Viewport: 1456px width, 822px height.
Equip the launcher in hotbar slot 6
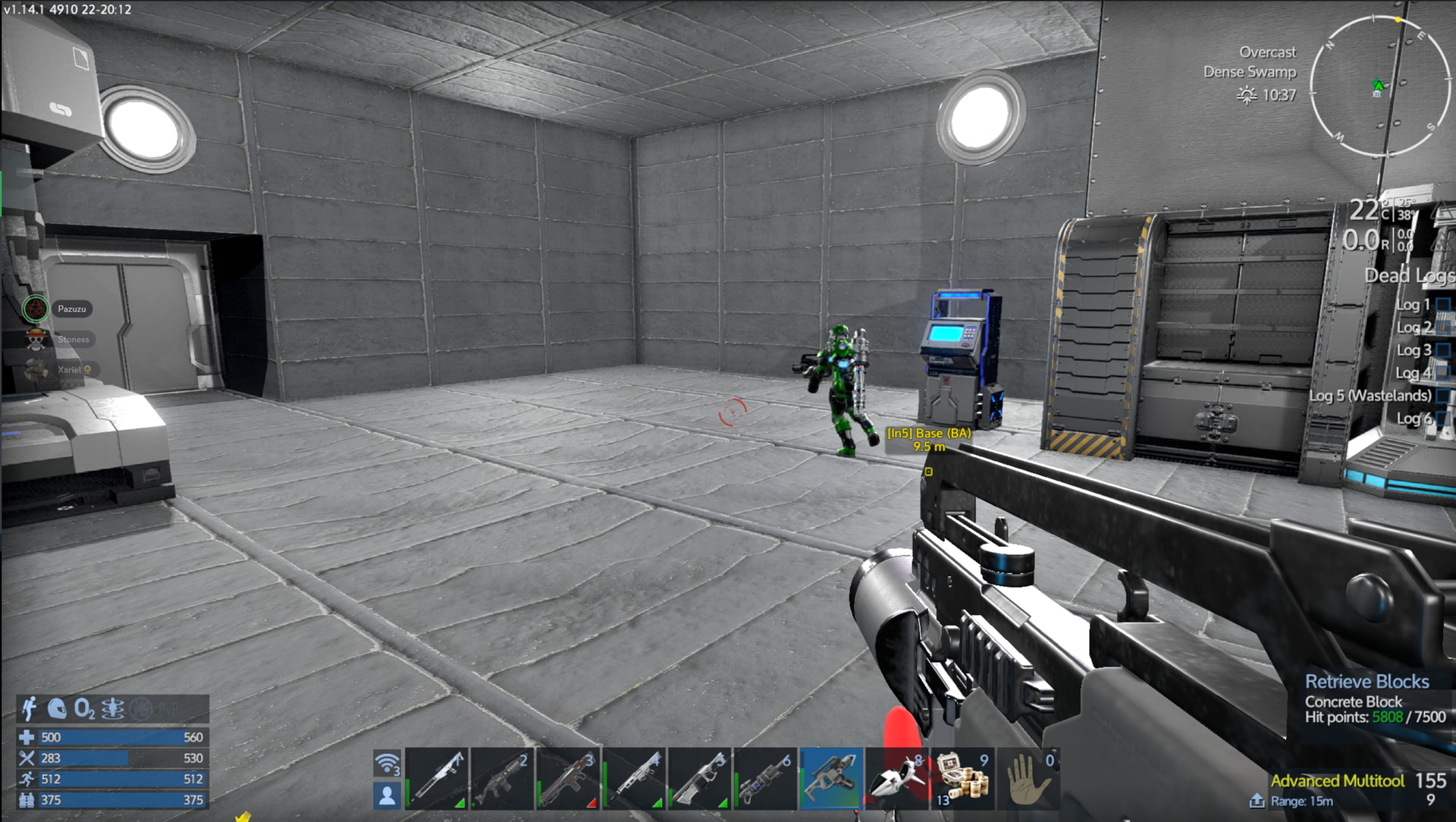point(764,779)
